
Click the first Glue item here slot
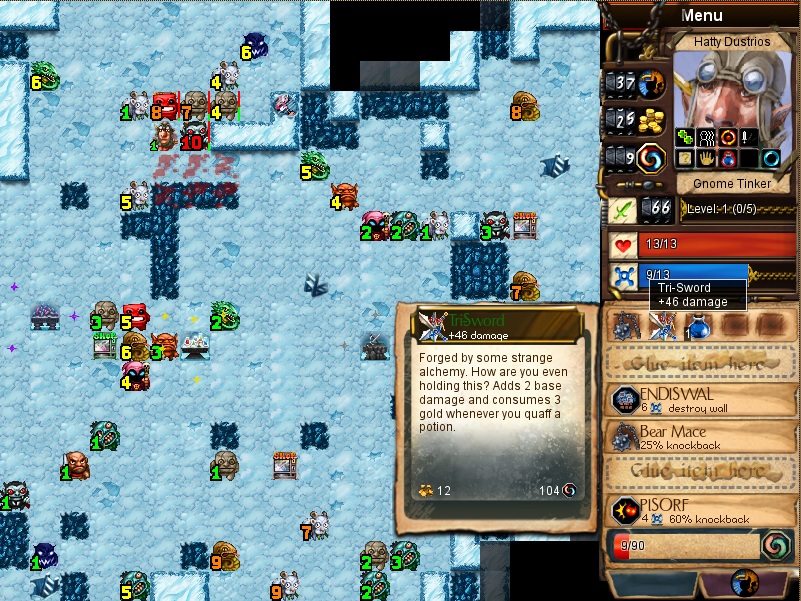[701, 361]
